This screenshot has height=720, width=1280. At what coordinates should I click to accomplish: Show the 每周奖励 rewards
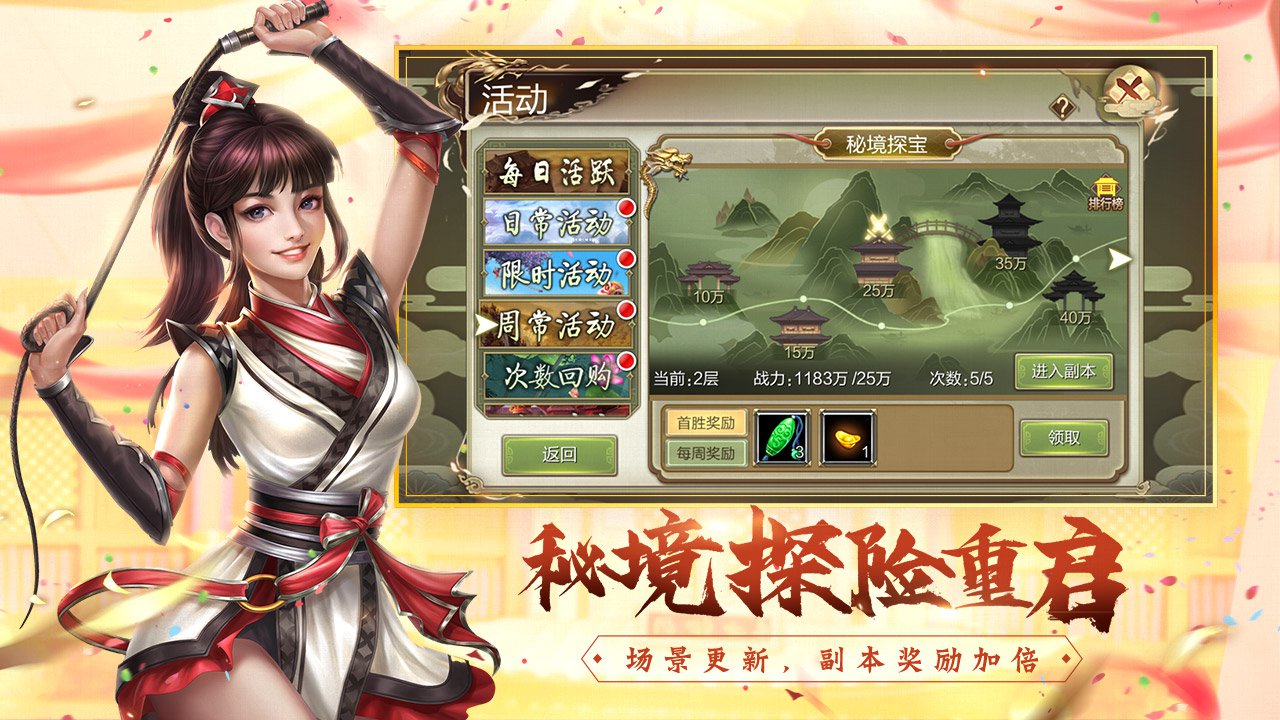707,454
